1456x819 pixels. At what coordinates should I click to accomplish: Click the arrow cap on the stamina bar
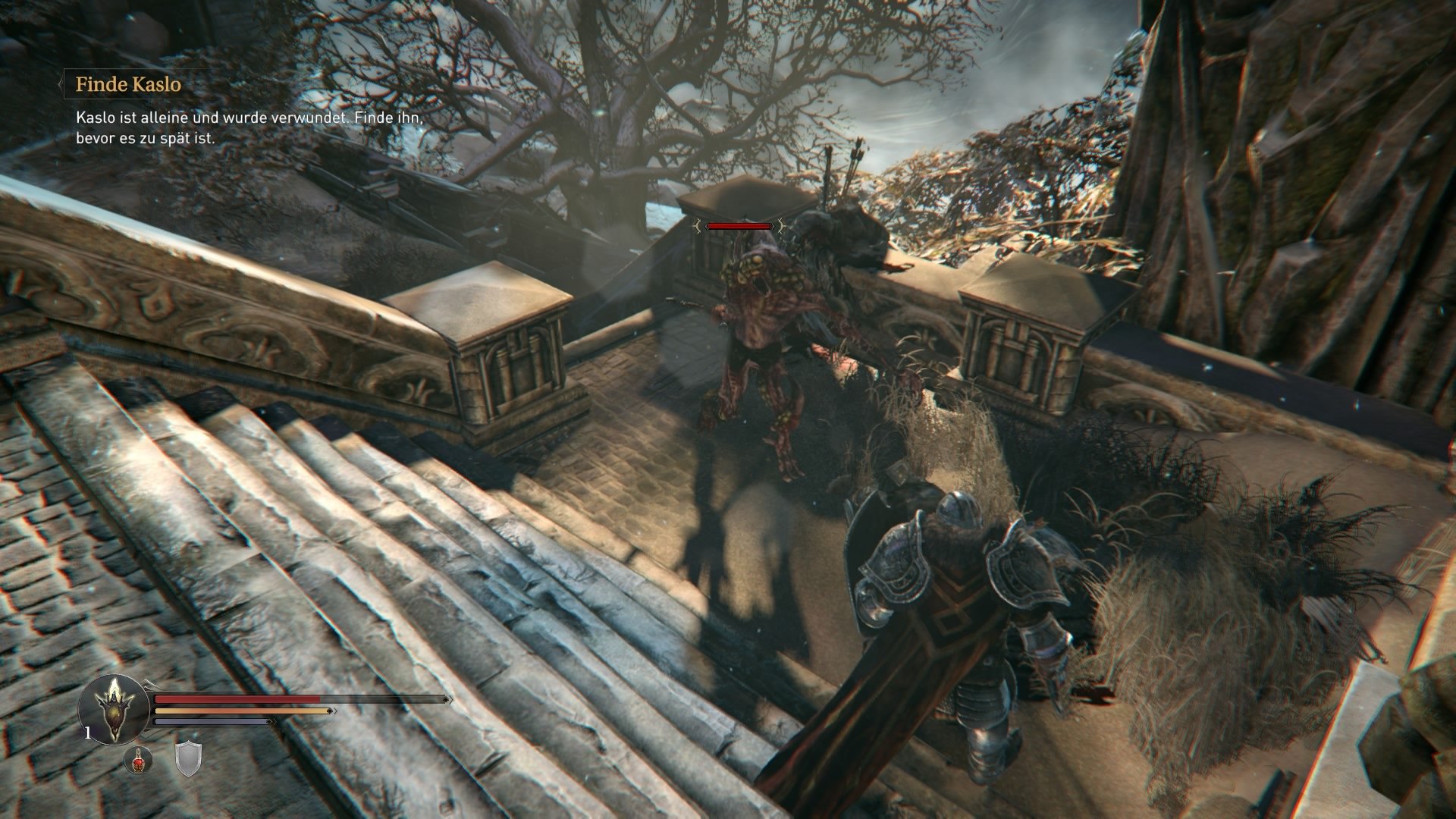(x=331, y=711)
